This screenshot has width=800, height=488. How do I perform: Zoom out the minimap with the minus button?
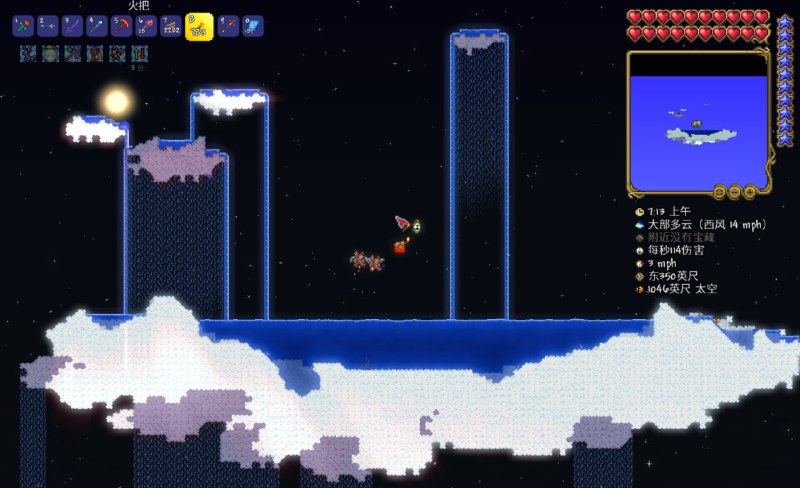735,191
